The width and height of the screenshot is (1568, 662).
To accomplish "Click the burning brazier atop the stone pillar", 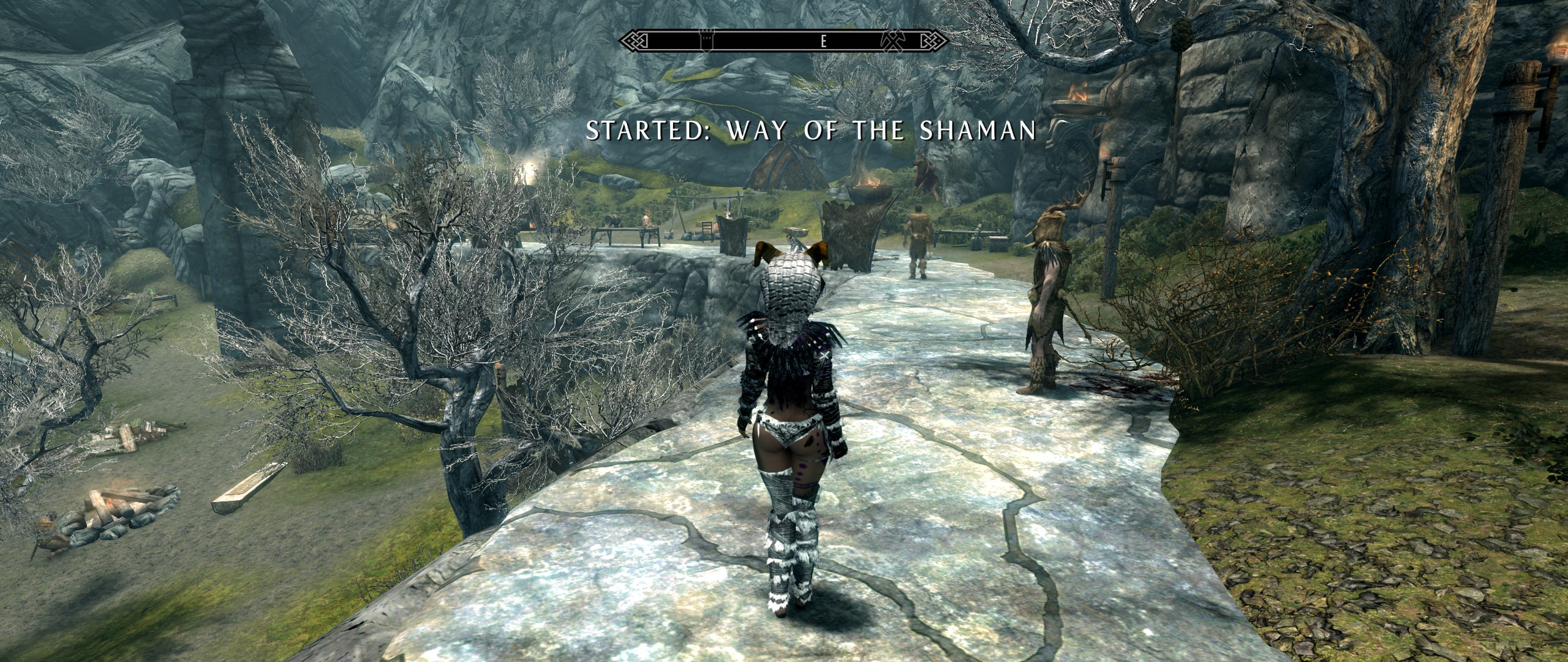I will (1075, 95).
